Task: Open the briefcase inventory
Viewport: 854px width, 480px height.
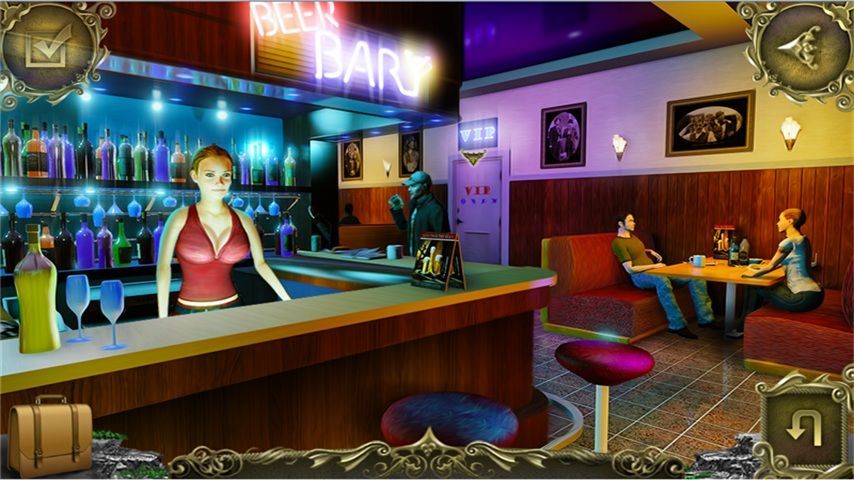Action: [49, 436]
